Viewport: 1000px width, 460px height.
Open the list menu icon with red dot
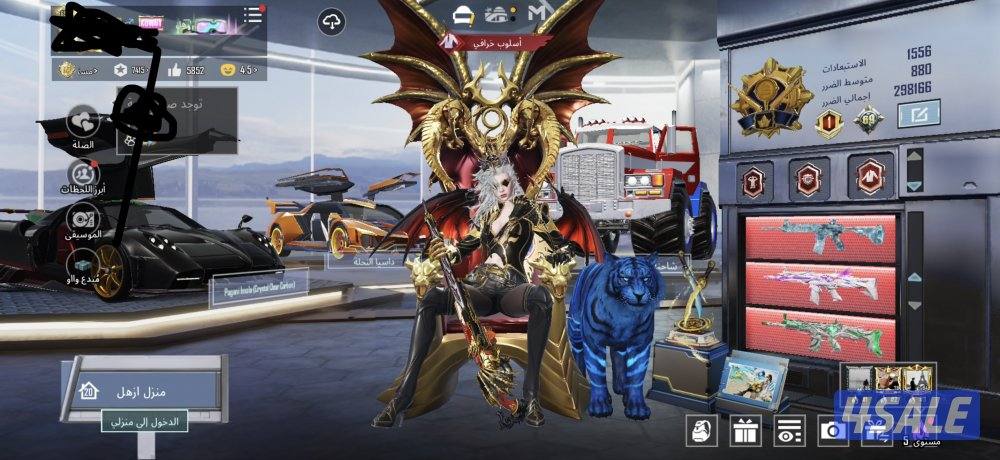[253, 17]
